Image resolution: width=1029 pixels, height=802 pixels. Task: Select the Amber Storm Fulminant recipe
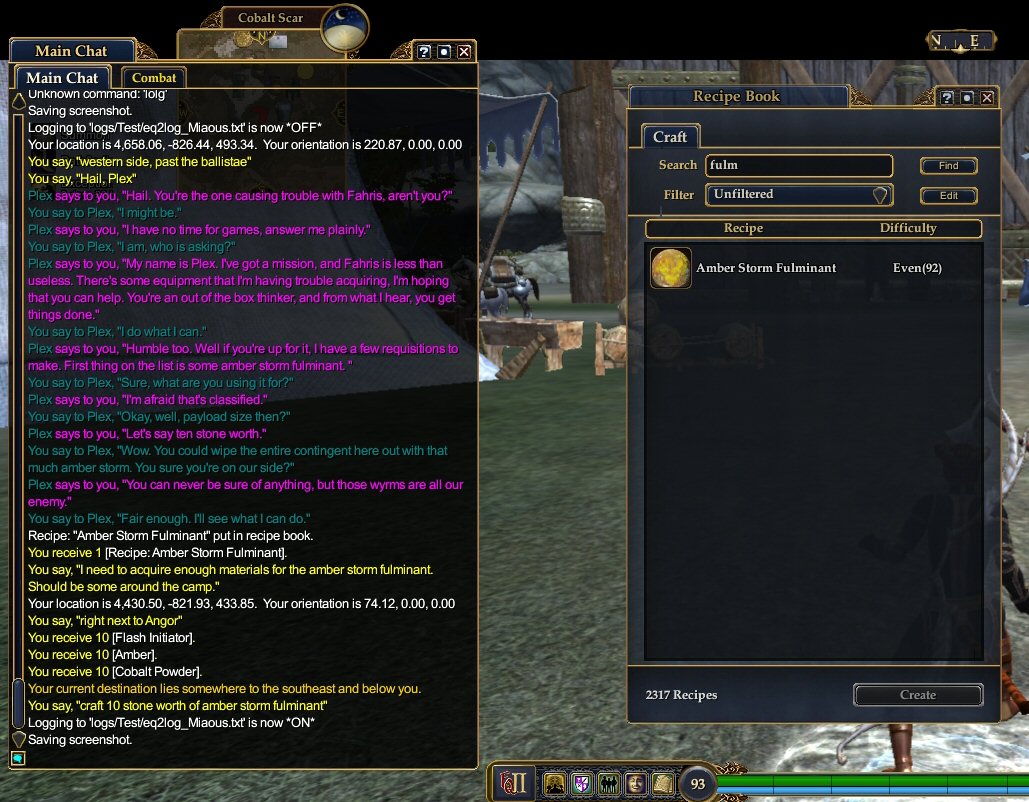[x=765, y=268]
